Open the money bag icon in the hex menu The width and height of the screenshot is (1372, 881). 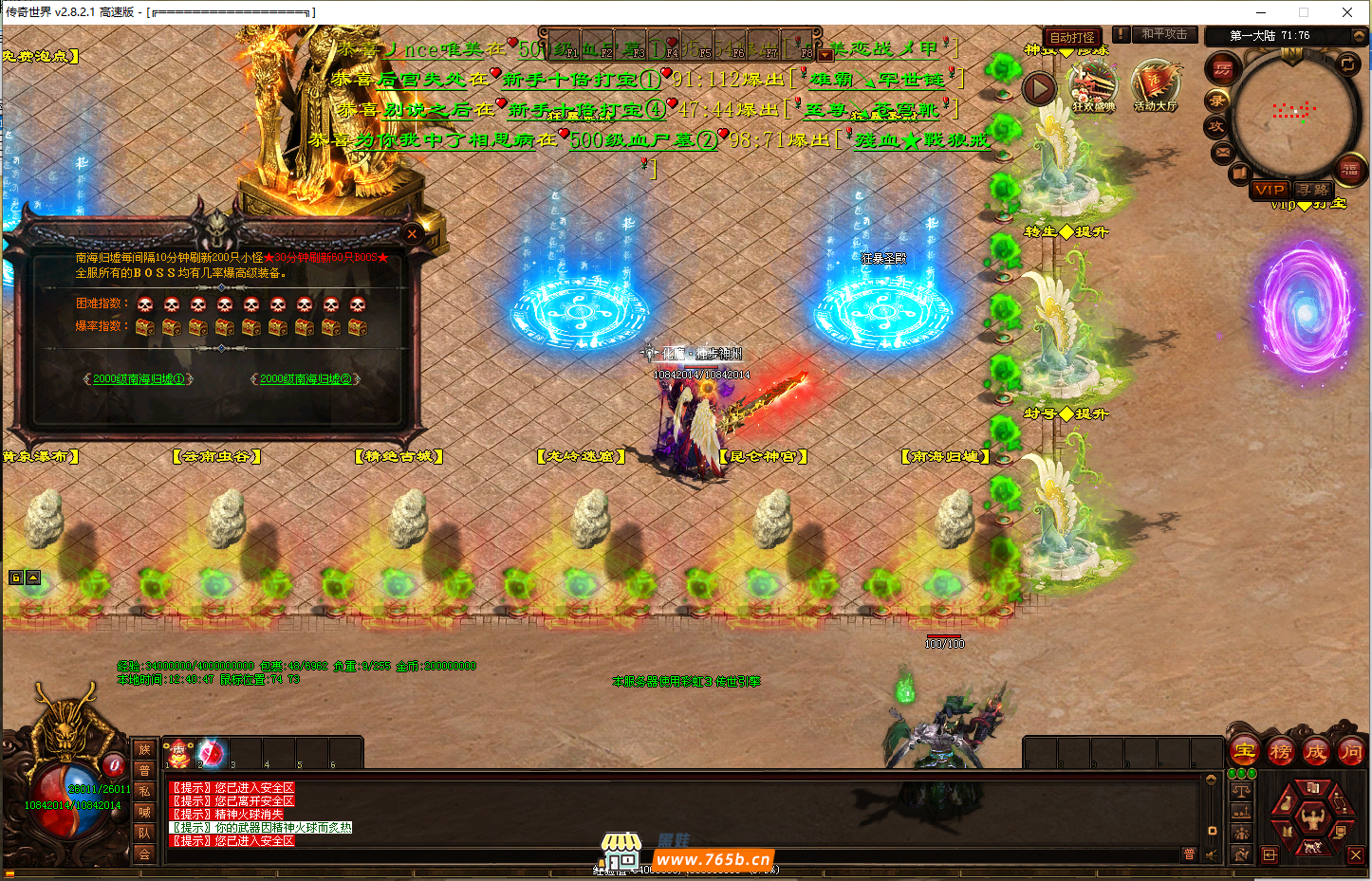1286,802
